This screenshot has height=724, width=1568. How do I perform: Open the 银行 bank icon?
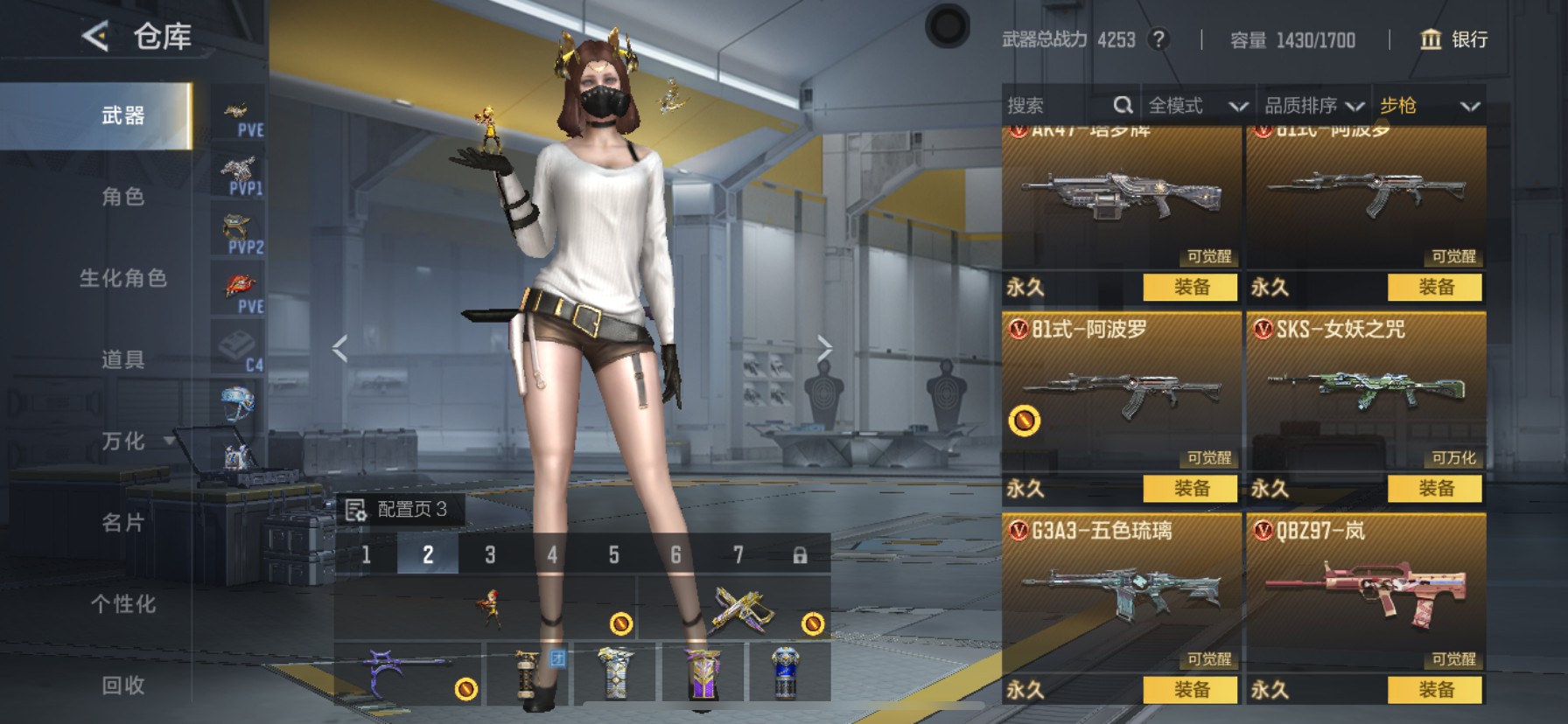(1429, 40)
